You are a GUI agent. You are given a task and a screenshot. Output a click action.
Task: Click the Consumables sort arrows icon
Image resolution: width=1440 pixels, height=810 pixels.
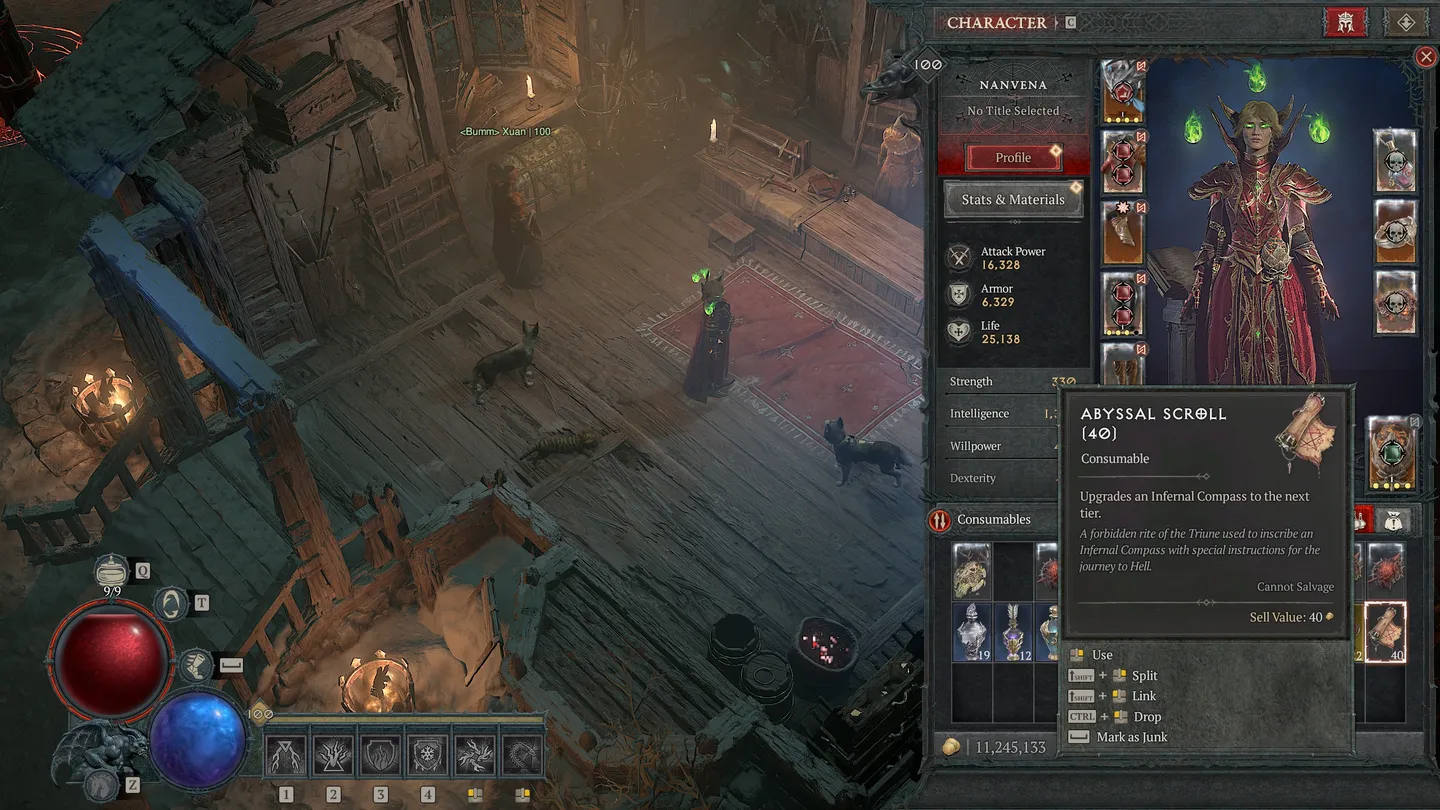(x=940, y=519)
